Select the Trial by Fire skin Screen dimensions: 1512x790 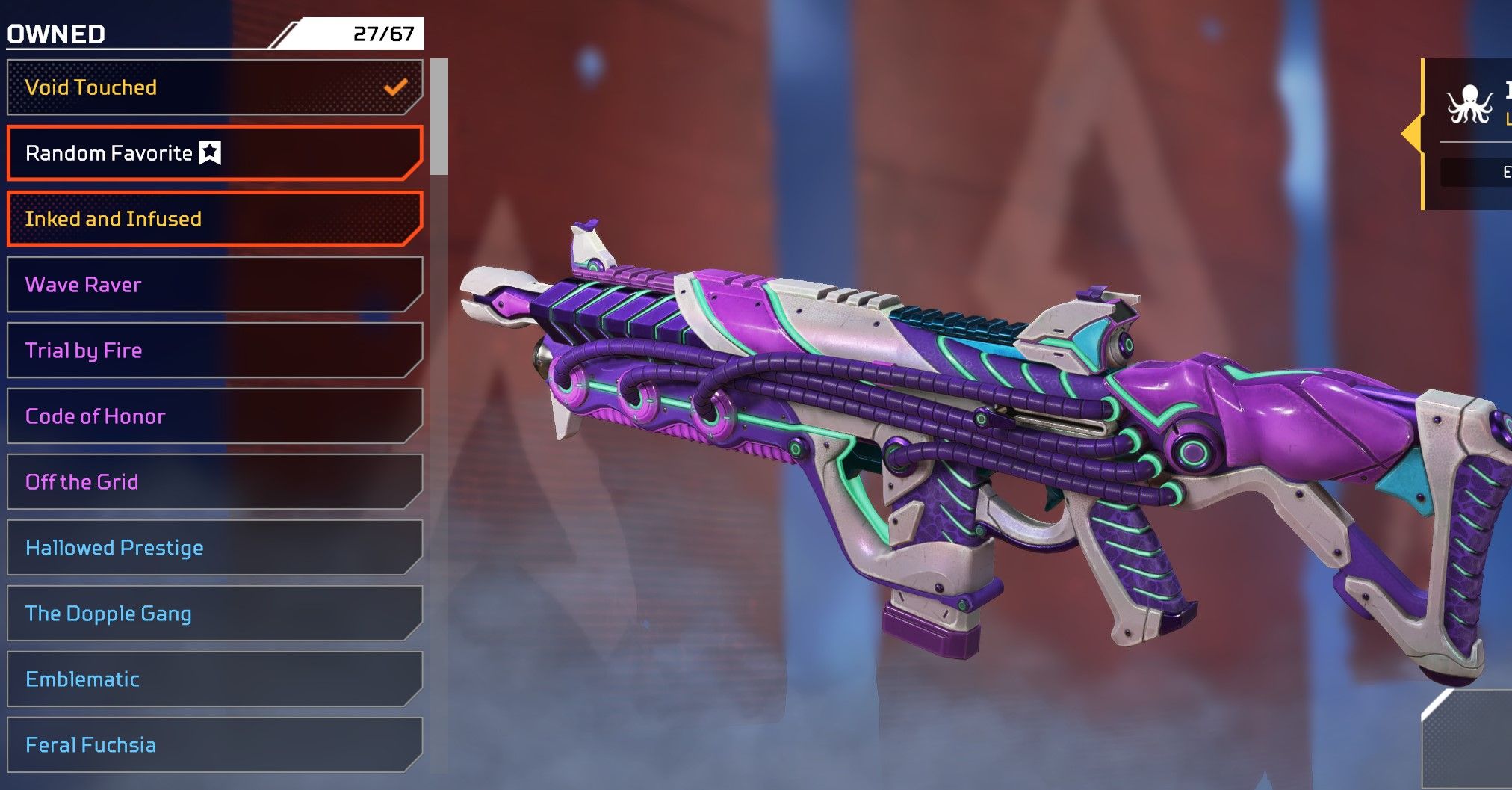point(214,351)
